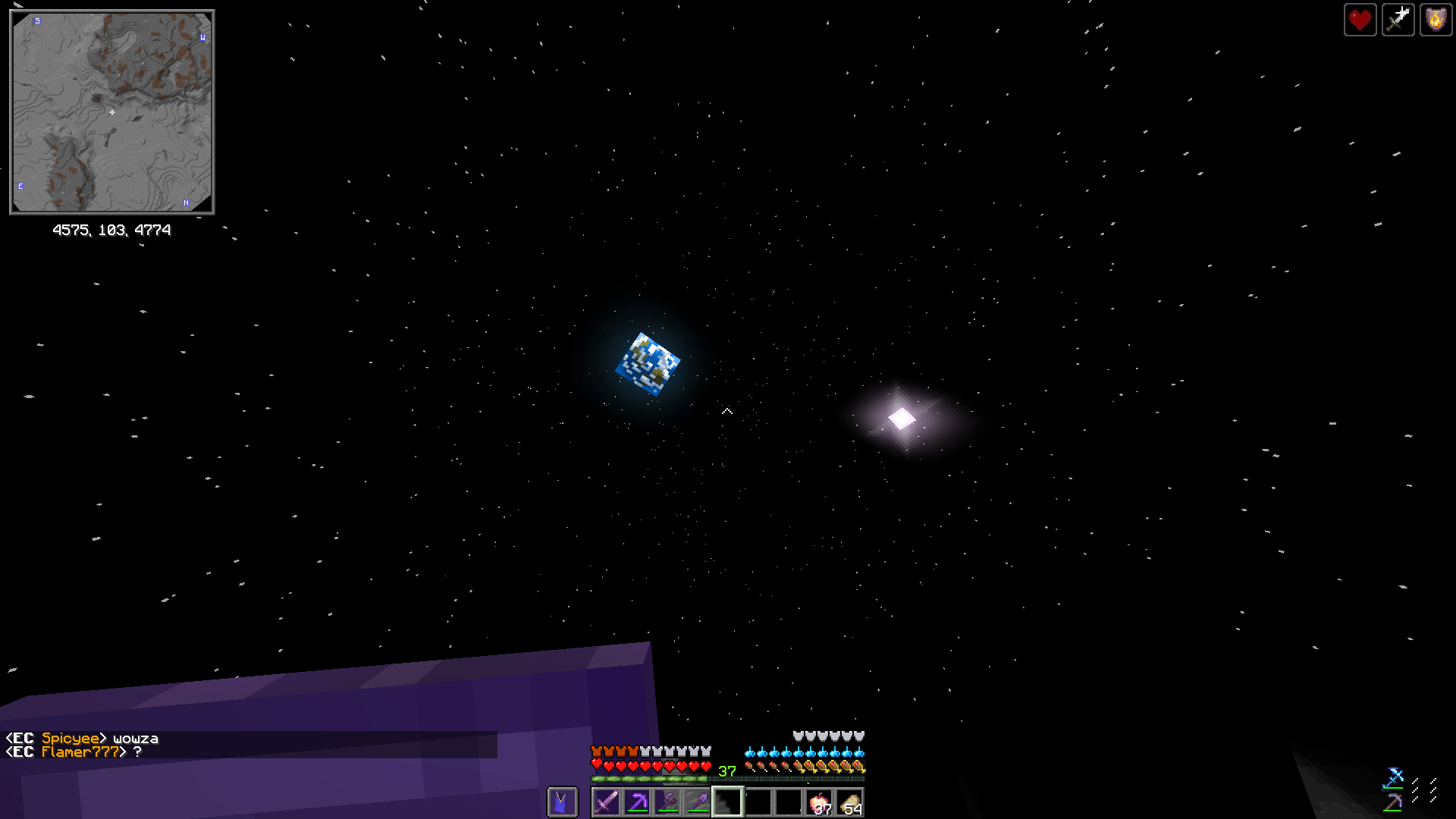Viewport: 1456px width, 819px height.
Task: Click the sword status icon top right
Action: pyautogui.click(x=1398, y=20)
